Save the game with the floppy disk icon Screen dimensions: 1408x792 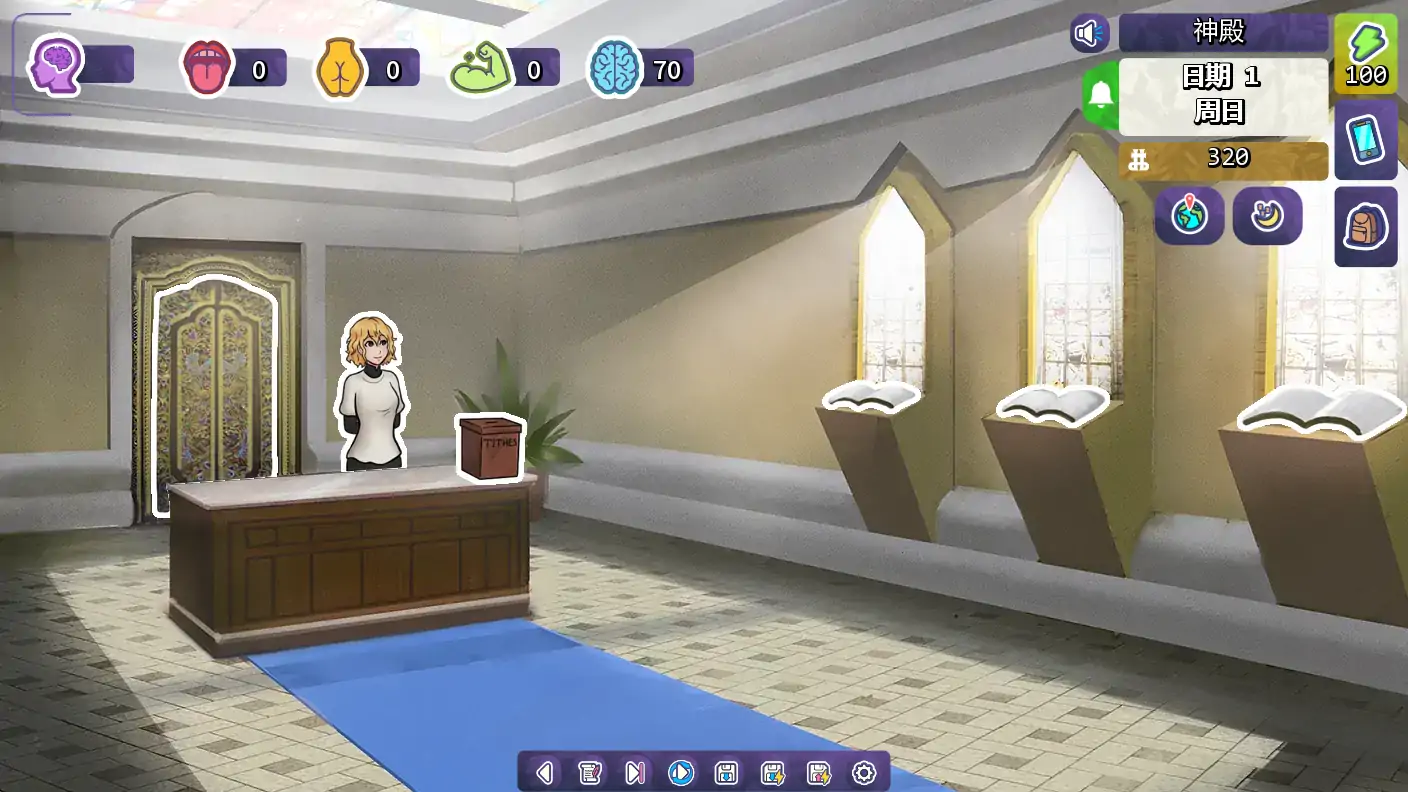[x=729, y=772]
